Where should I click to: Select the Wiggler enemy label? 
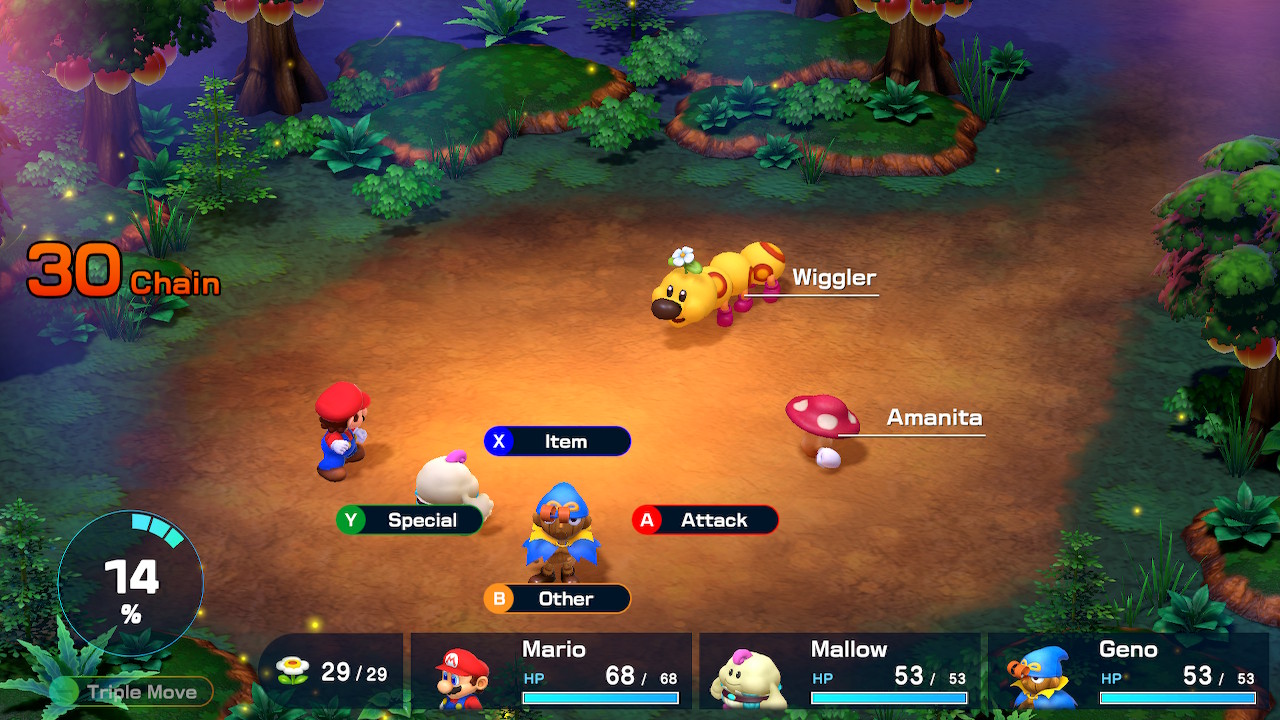[x=832, y=278]
